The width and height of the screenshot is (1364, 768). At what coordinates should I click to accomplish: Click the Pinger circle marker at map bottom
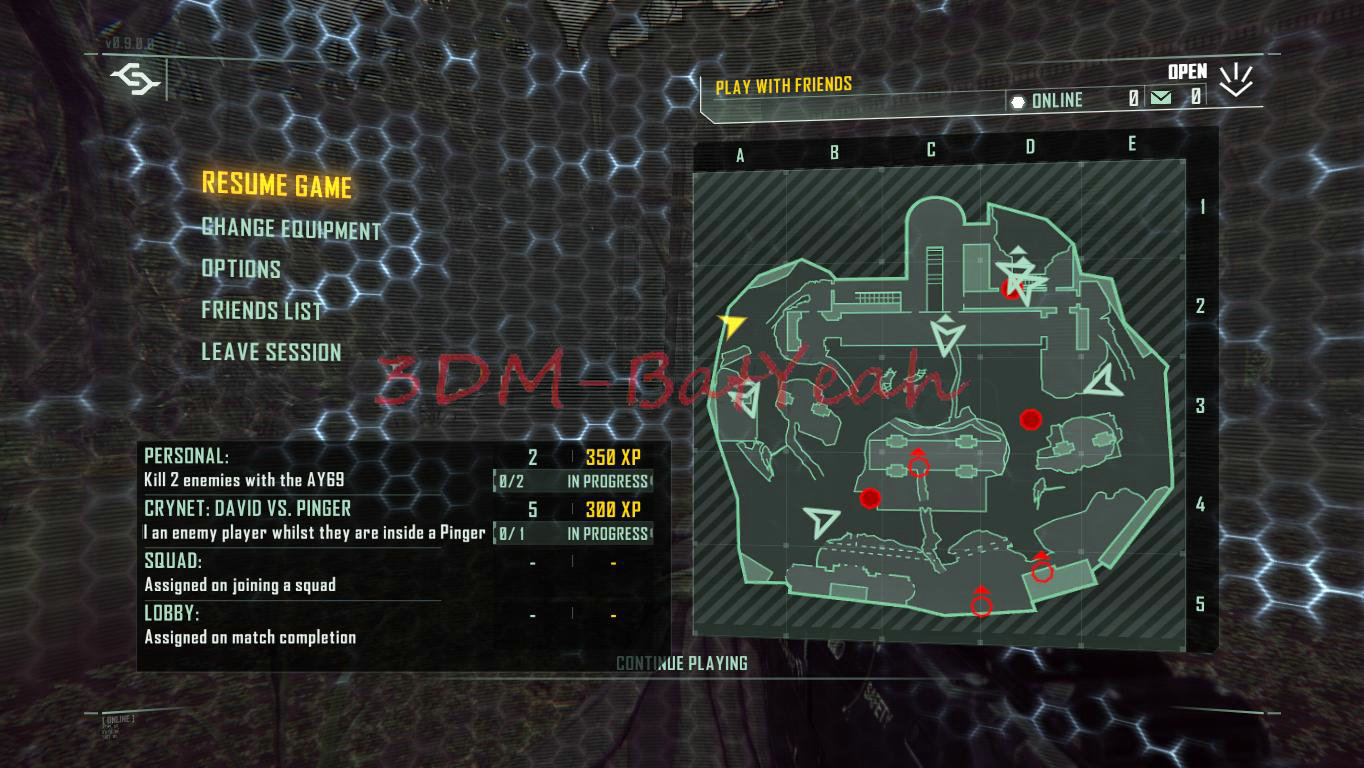pos(981,603)
